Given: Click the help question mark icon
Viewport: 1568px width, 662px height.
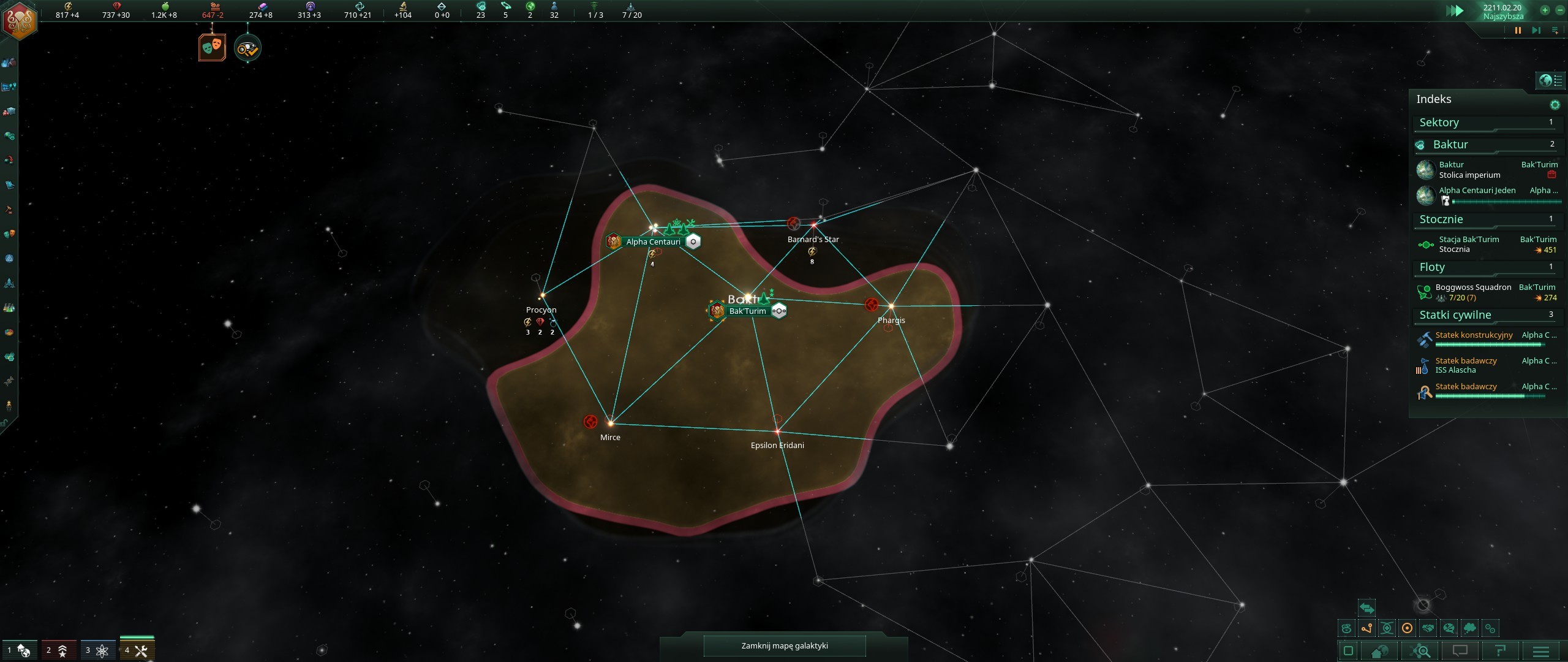Looking at the screenshot, I should (1501, 651).
